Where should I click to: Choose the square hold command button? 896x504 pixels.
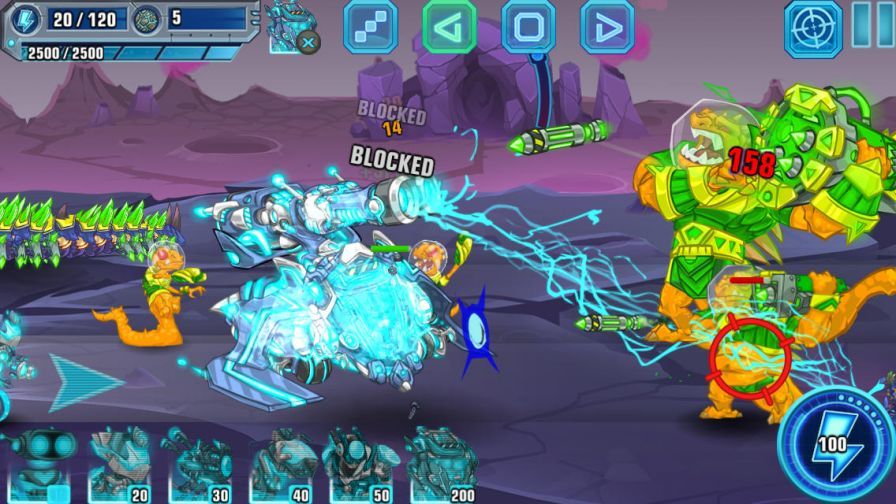coord(528,26)
